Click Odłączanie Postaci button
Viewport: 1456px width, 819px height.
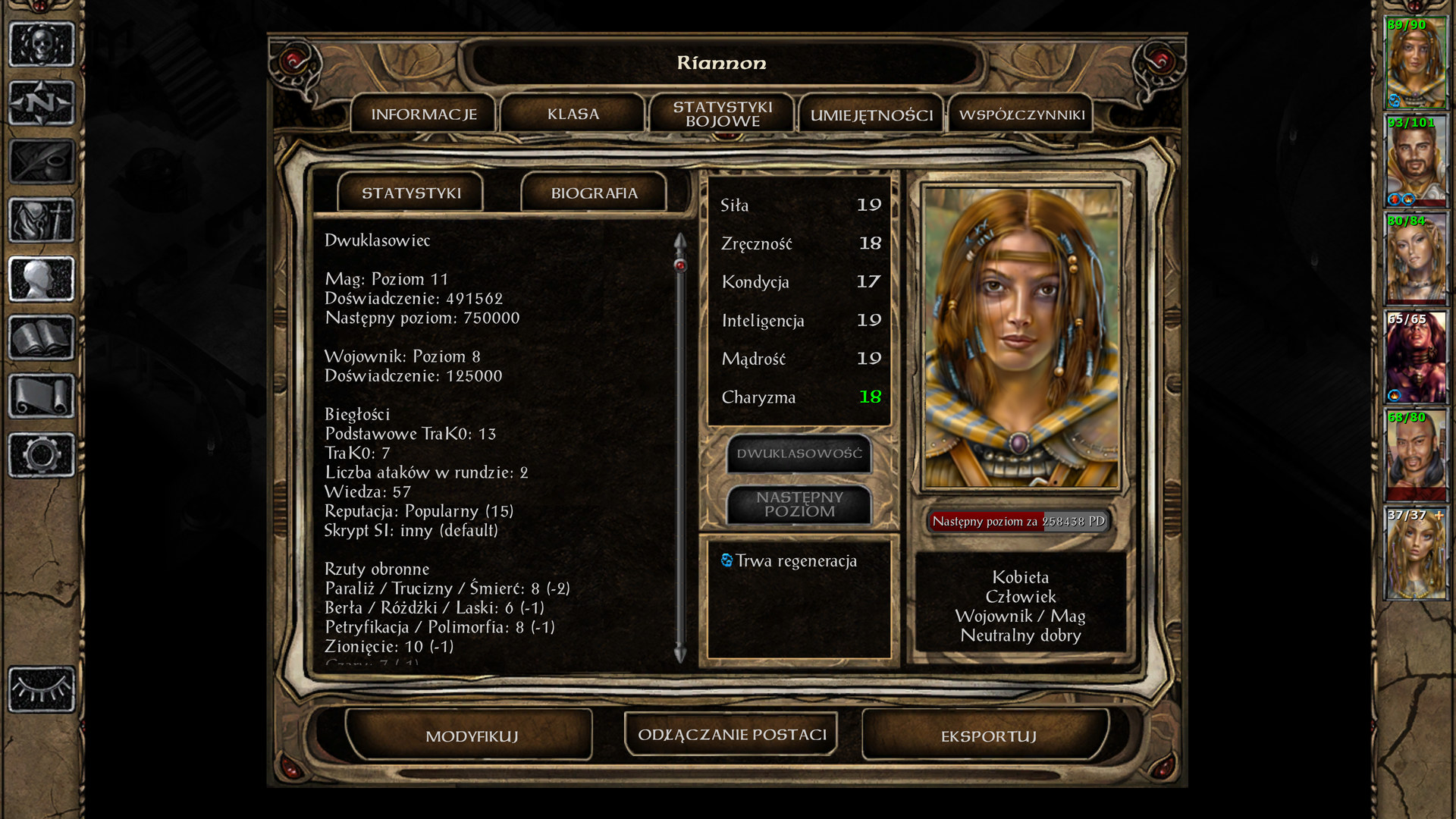pos(732,735)
